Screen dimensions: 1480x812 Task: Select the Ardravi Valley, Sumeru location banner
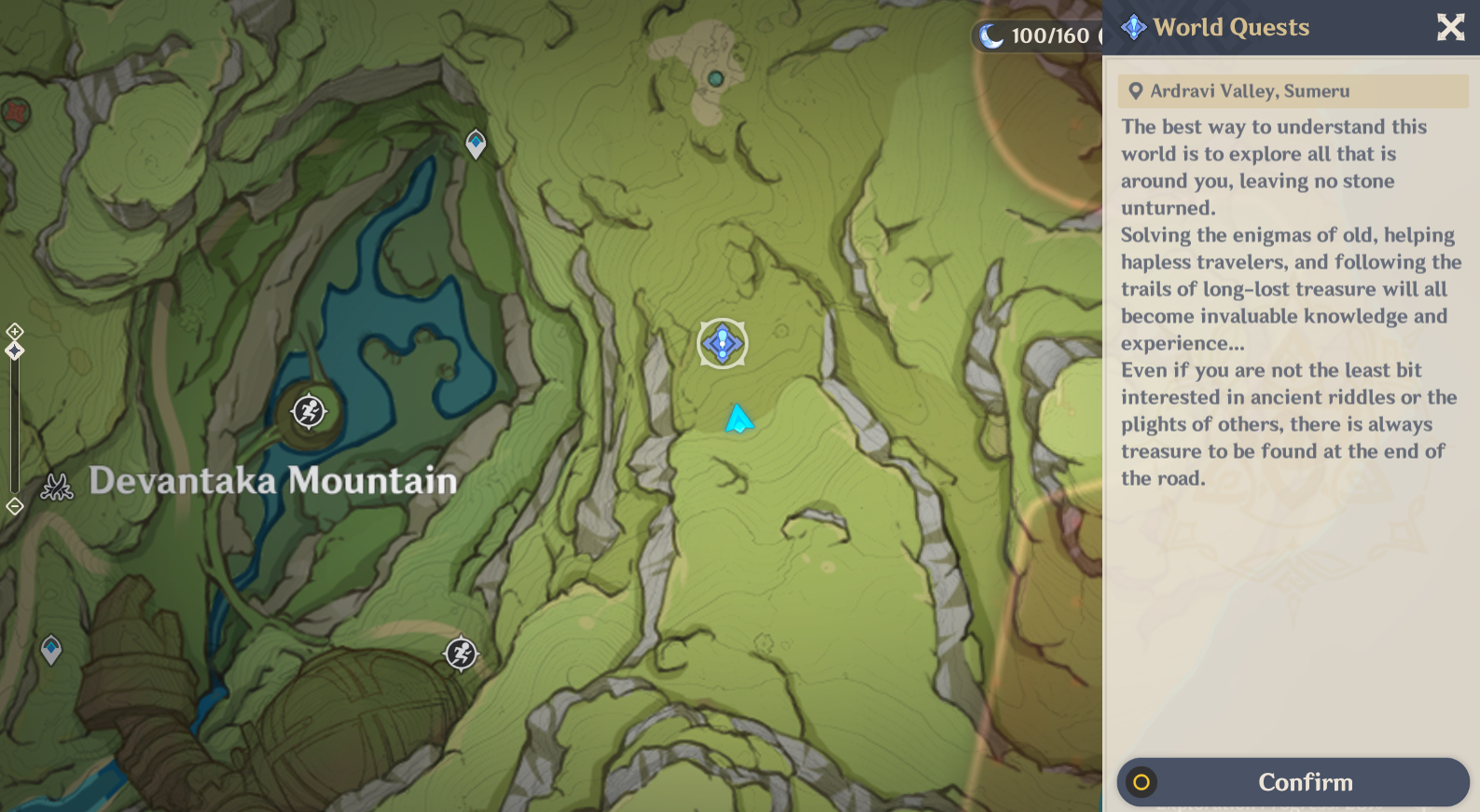1293,90
